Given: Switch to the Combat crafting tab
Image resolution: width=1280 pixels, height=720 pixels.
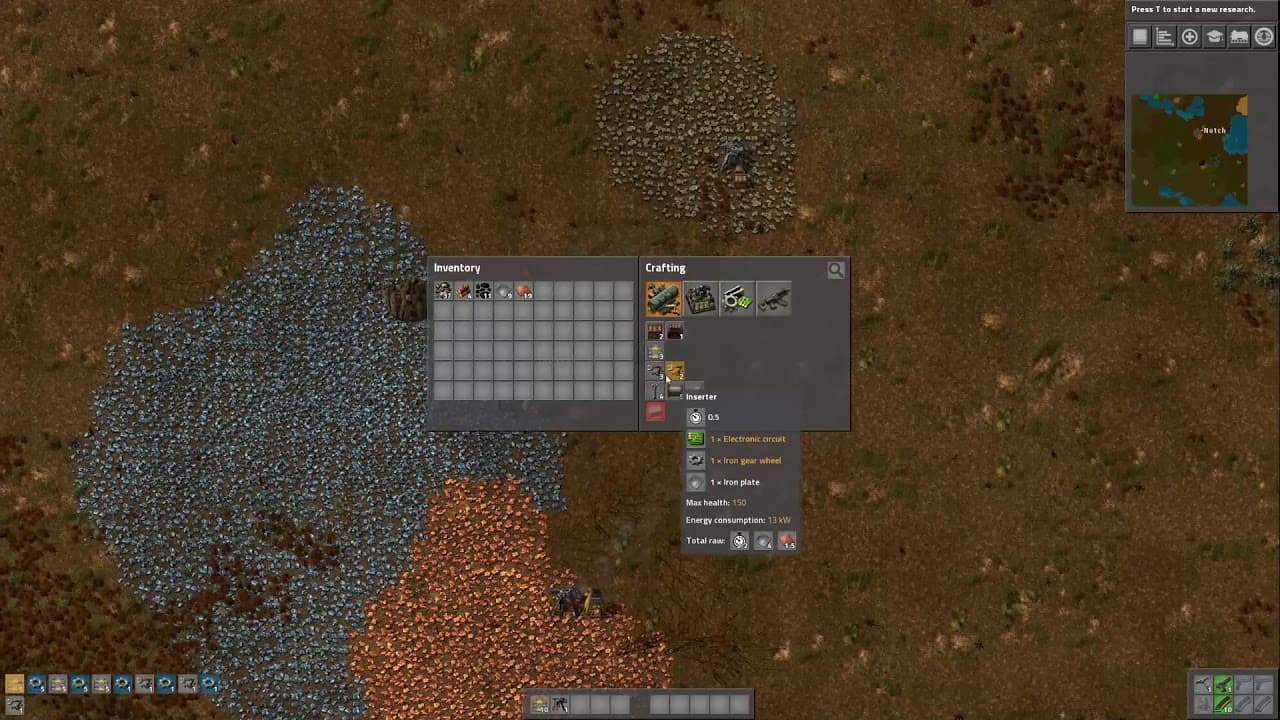Looking at the screenshot, I should pos(774,298).
